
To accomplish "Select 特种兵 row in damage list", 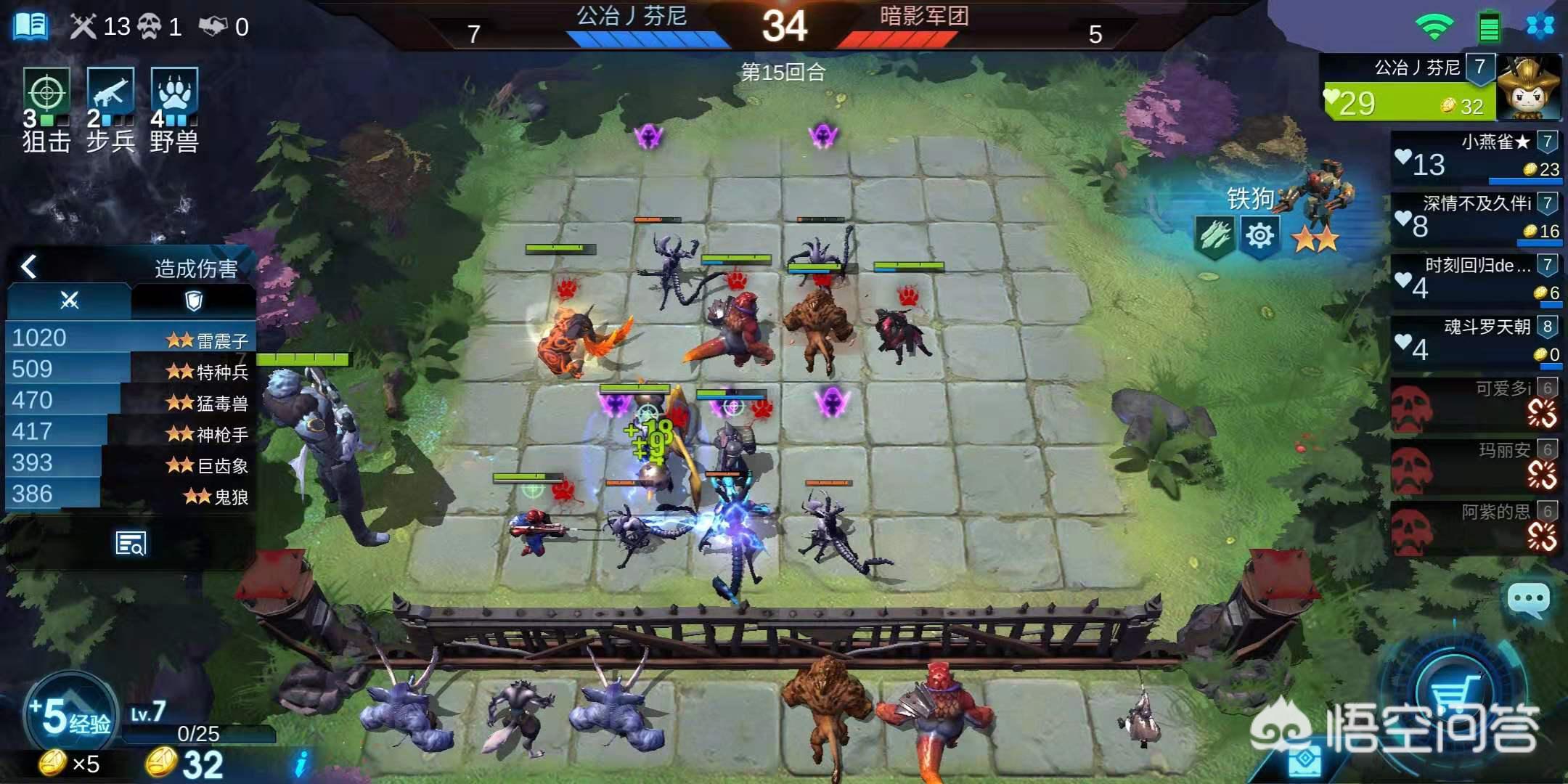I will pyautogui.click(x=131, y=370).
